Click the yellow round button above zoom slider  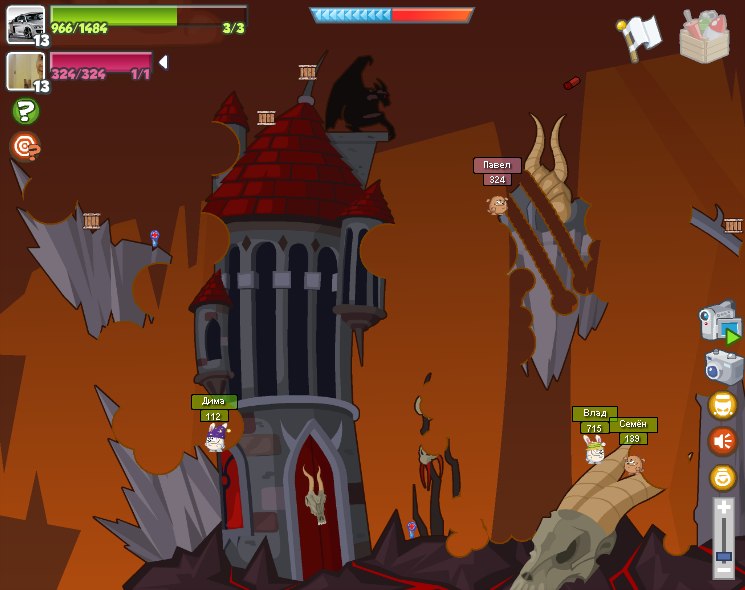[x=722, y=477]
